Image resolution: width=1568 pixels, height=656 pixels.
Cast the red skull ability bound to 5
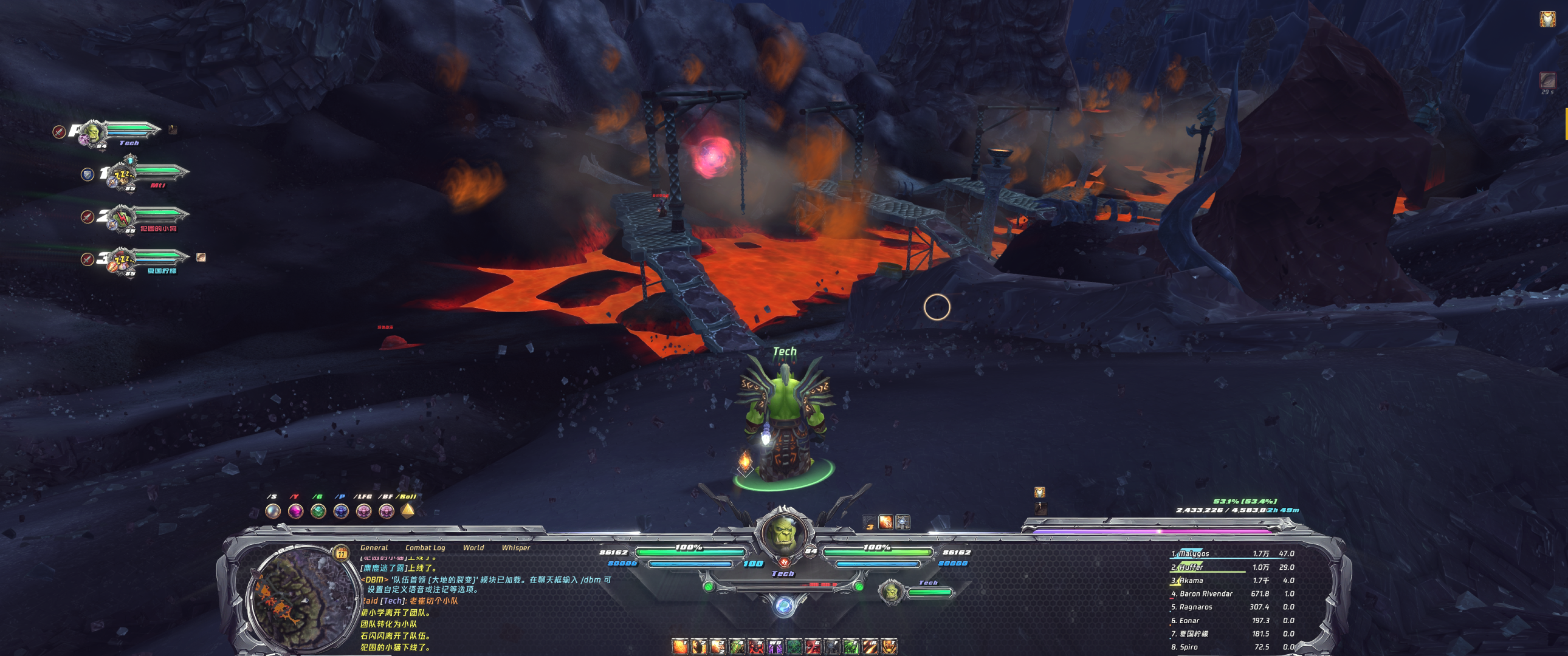click(x=755, y=646)
